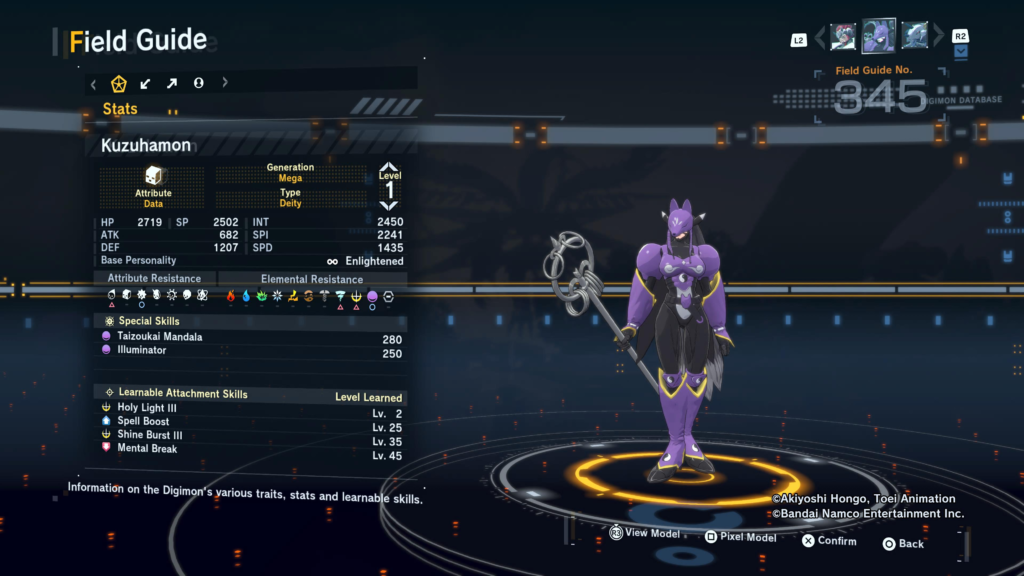The image size is (1024, 576).
Task: Switch to the up-right arrow tab
Action: coord(172,83)
